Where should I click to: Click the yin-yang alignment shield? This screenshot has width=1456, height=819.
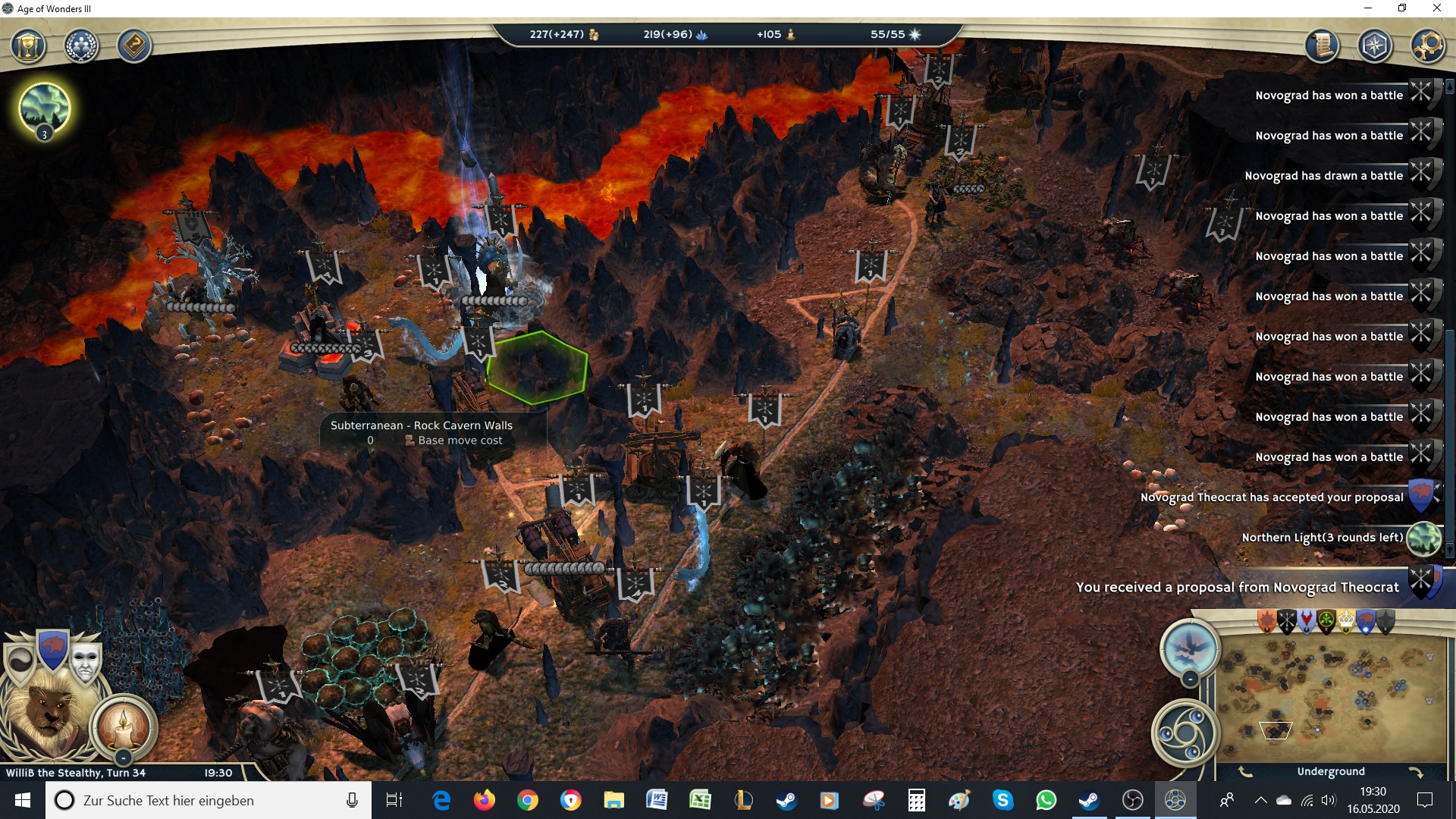(20, 661)
